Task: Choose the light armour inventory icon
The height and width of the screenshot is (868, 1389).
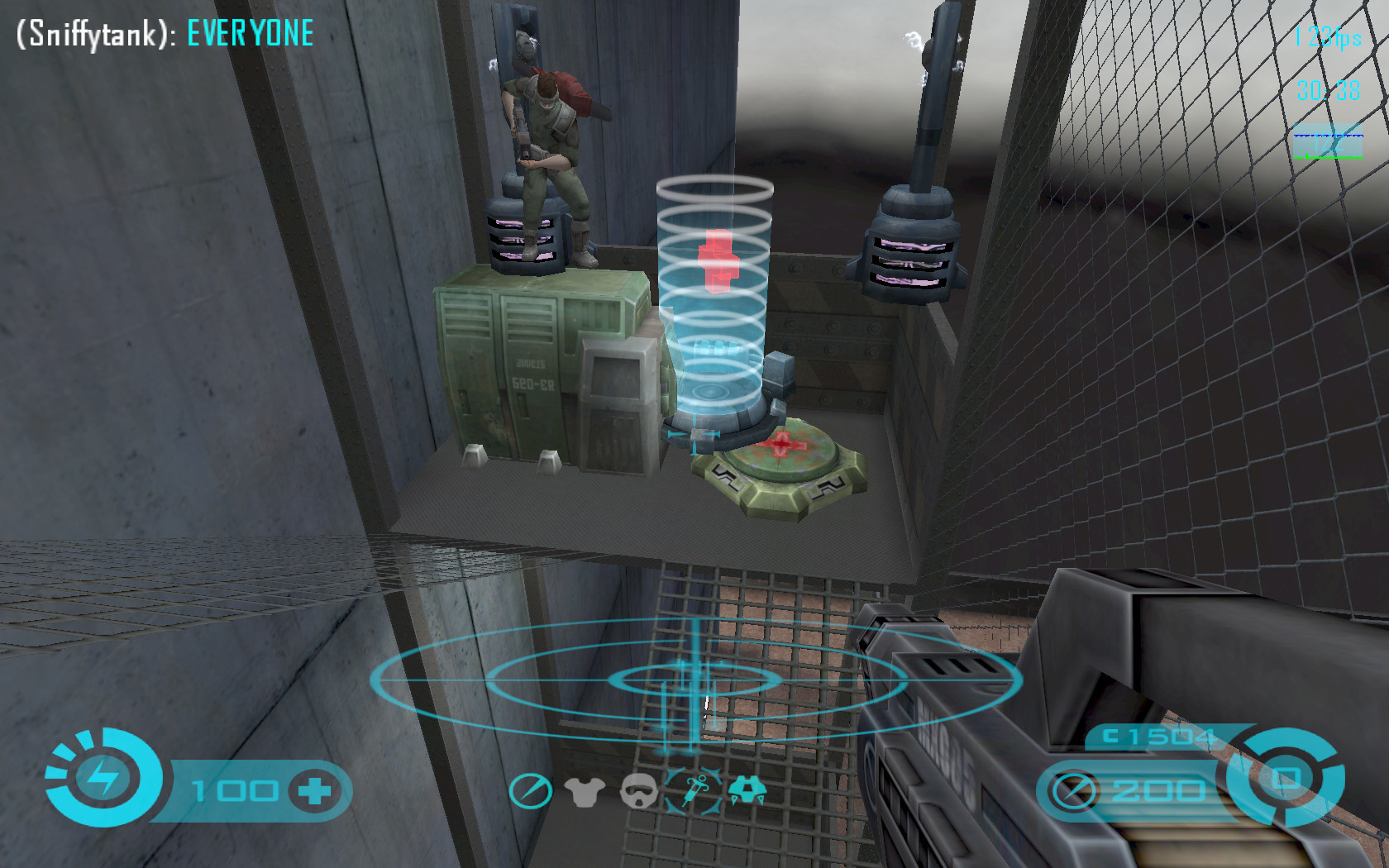Action: 585,792
